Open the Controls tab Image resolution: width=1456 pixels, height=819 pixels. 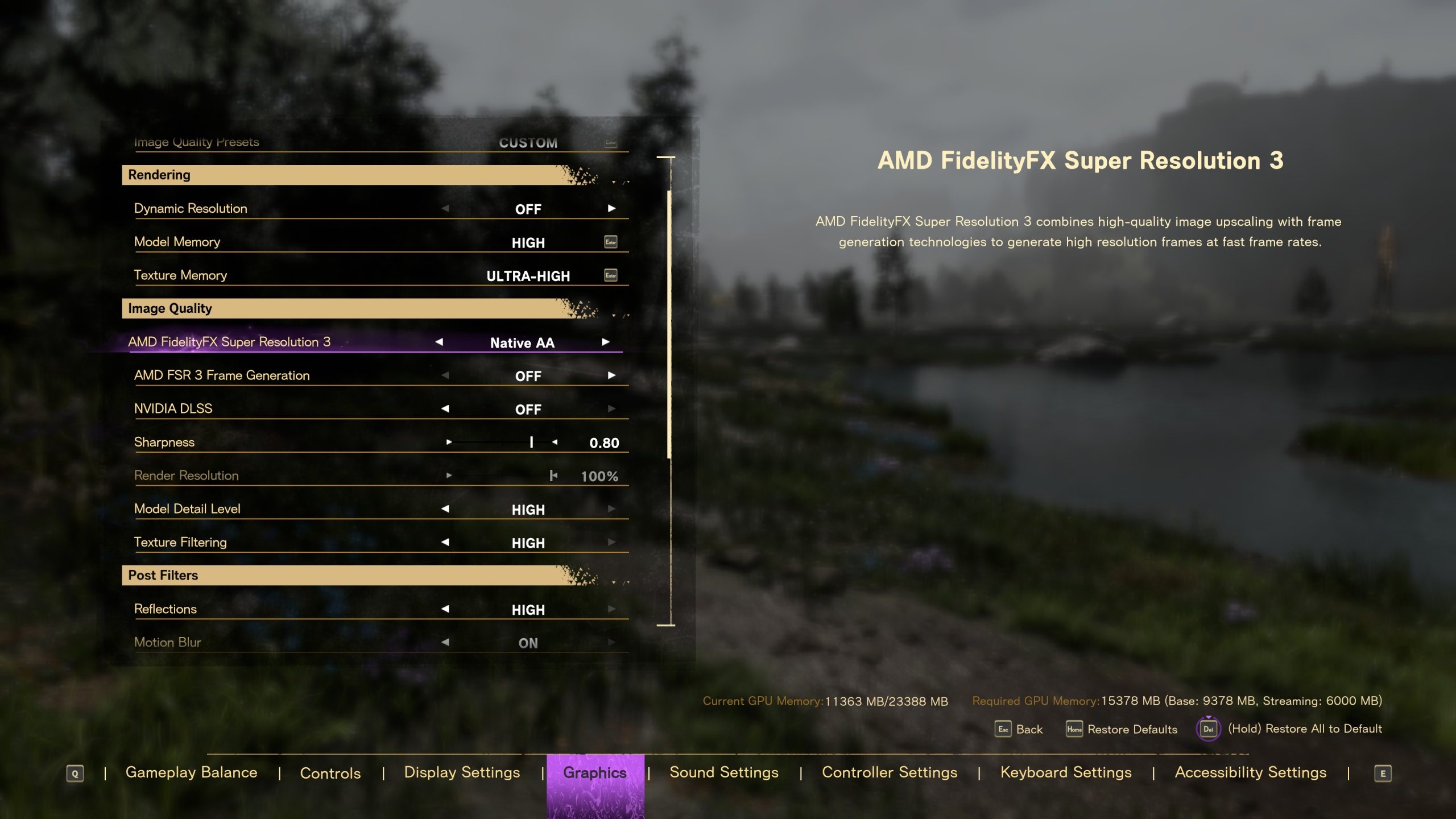[x=330, y=773]
